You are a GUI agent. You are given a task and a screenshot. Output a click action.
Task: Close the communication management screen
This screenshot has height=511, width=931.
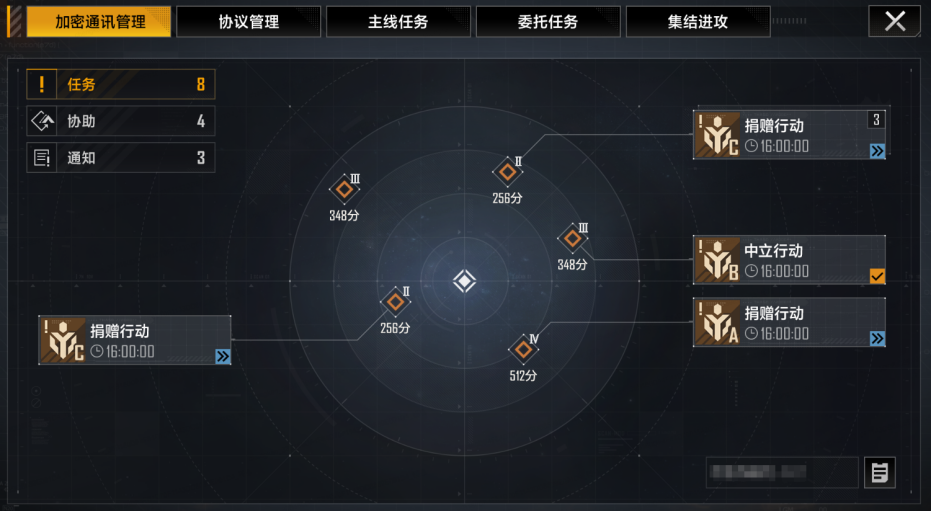click(894, 21)
